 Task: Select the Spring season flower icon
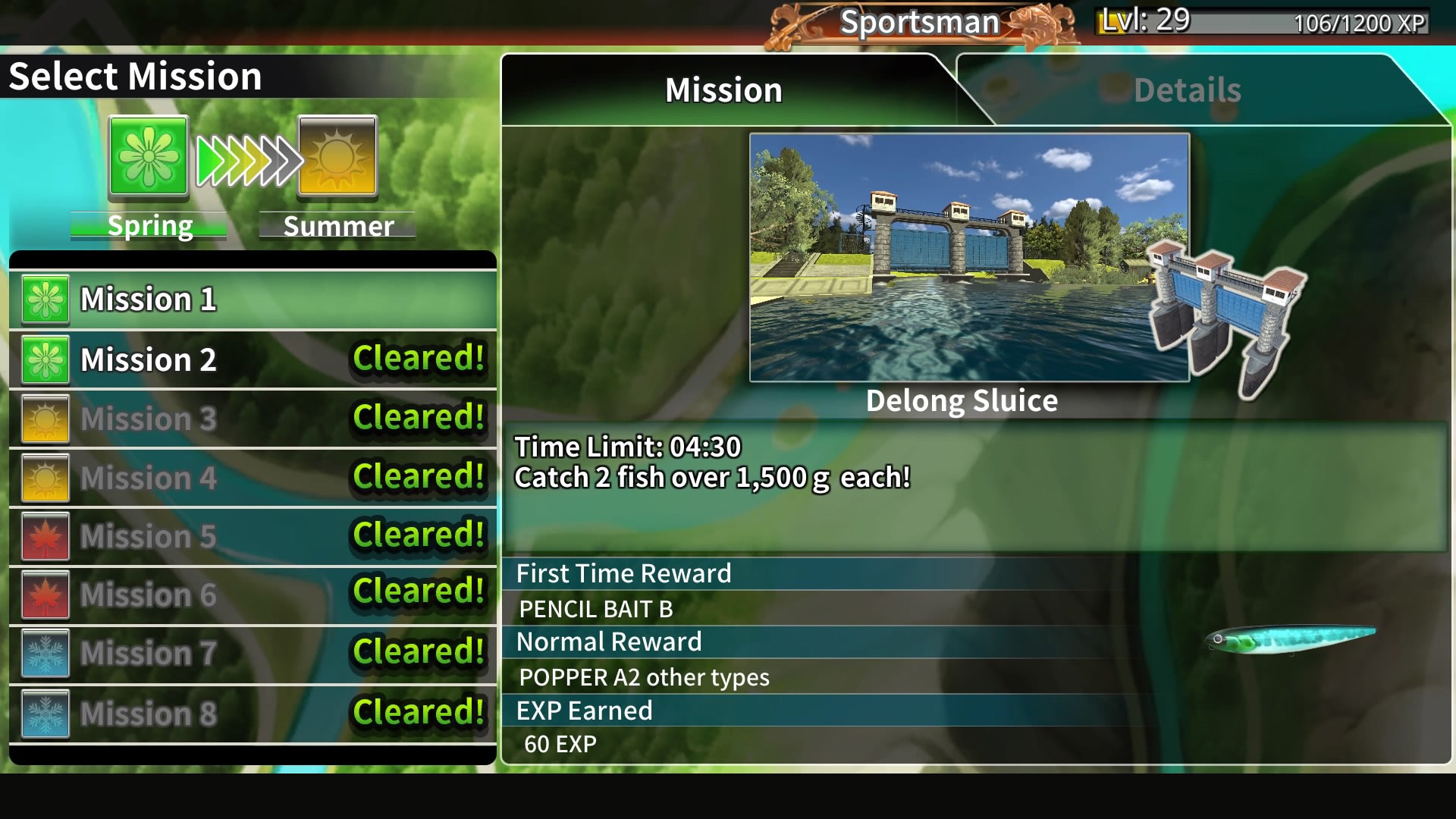149,157
